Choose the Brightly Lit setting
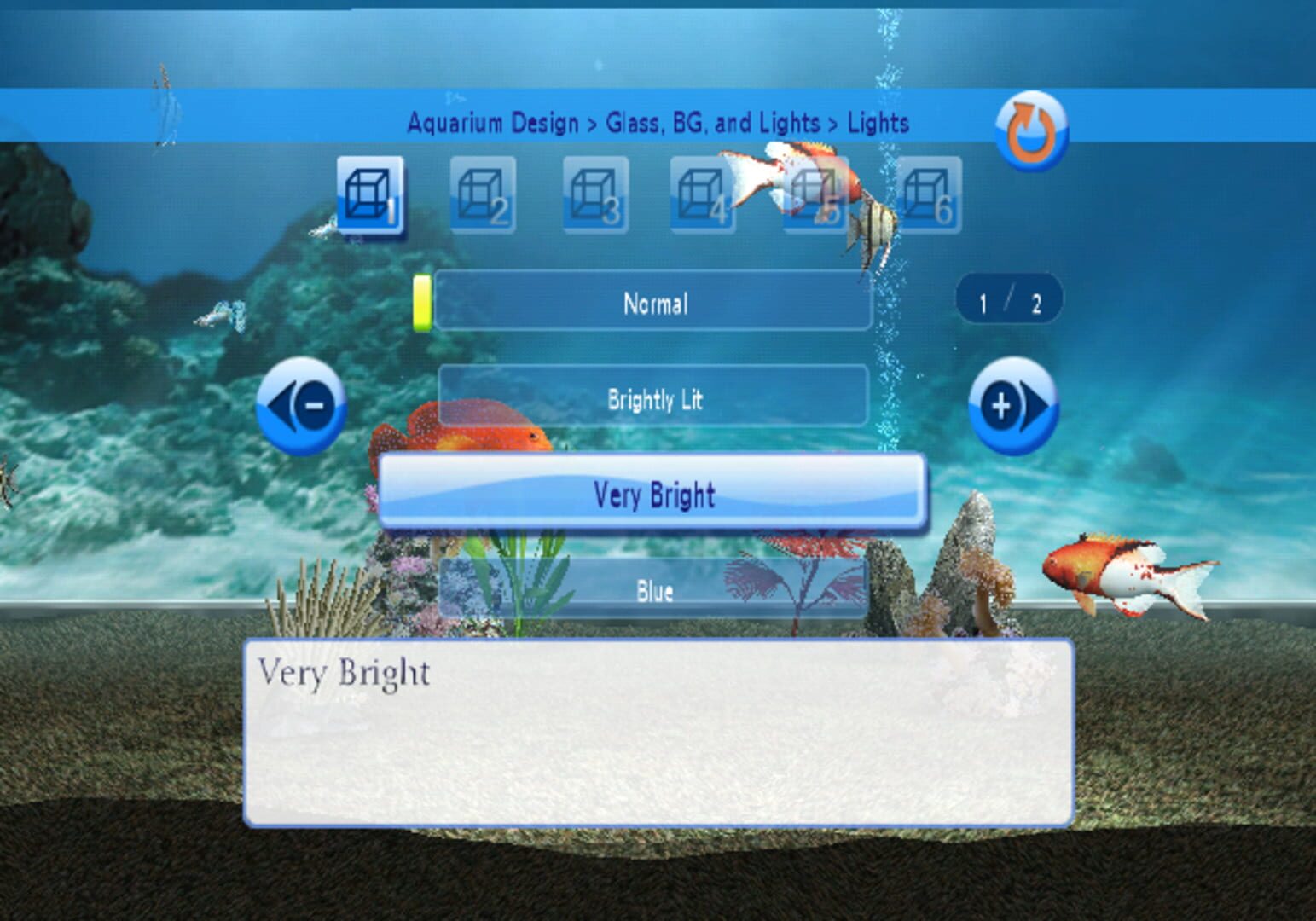 coord(655,400)
